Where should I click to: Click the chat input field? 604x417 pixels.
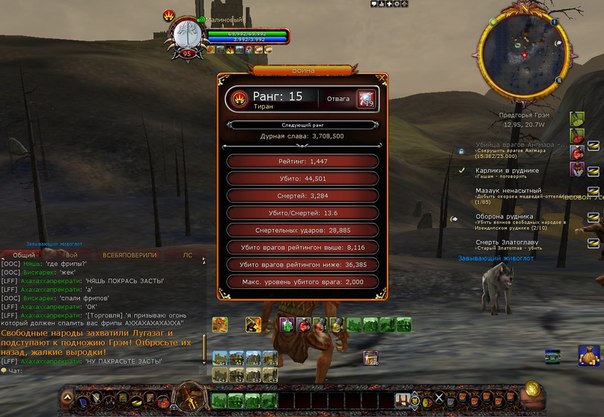click(x=100, y=368)
